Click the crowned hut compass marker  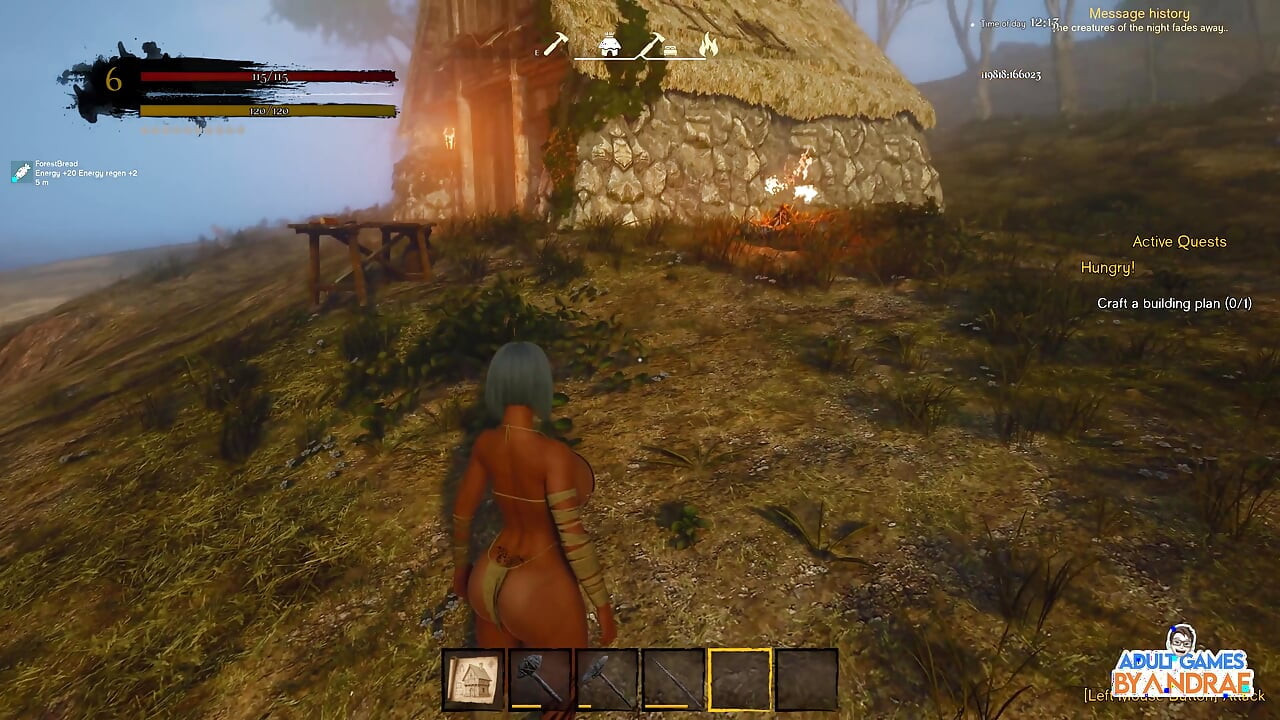[x=609, y=45]
